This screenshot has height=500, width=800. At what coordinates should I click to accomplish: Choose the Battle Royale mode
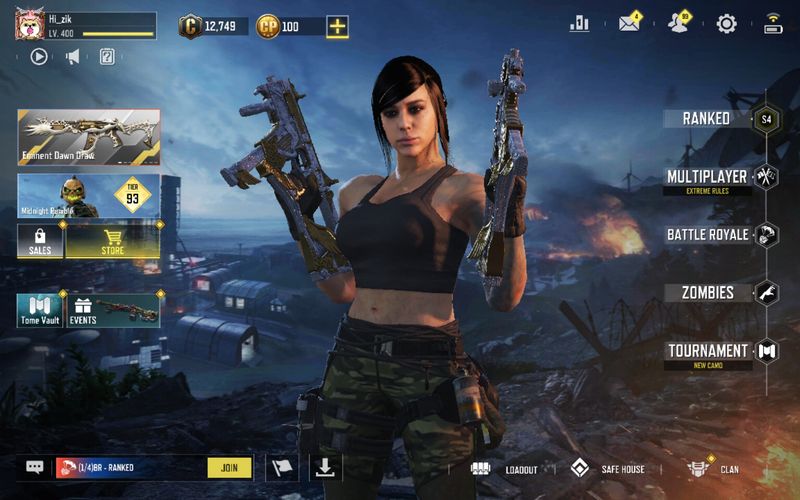pyautogui.click(x=708, y=235)
